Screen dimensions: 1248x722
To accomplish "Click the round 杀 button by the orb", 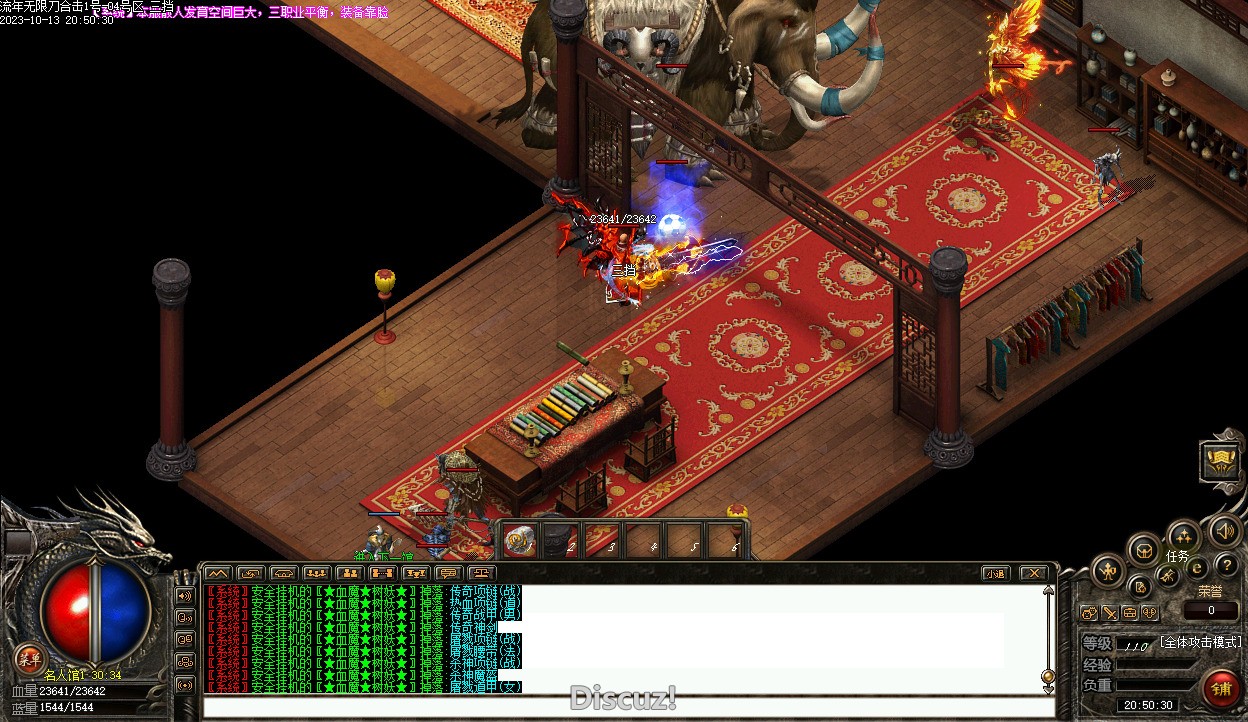I will [x=30, y=658].
